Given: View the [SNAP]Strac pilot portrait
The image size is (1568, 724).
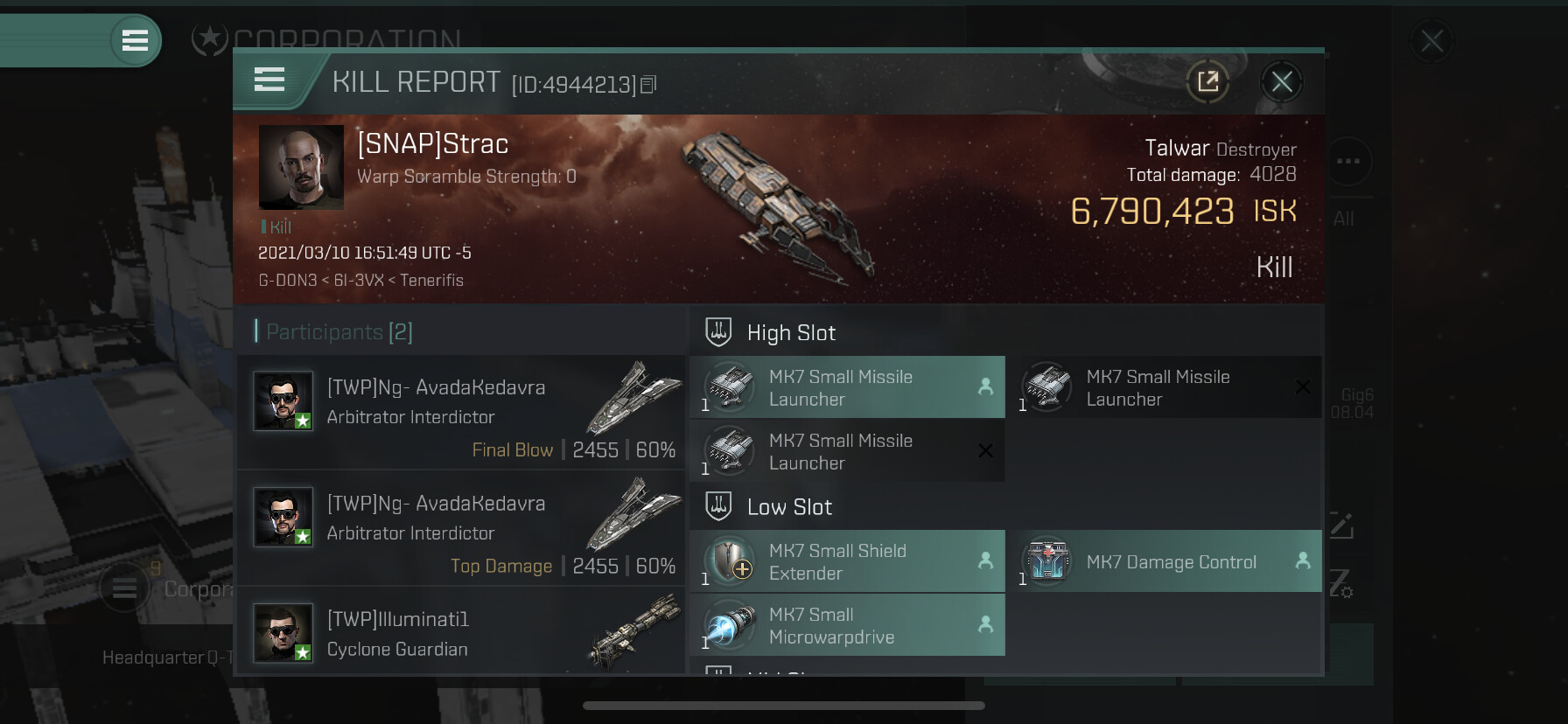Looking at the screenshot, I should 301,167.
